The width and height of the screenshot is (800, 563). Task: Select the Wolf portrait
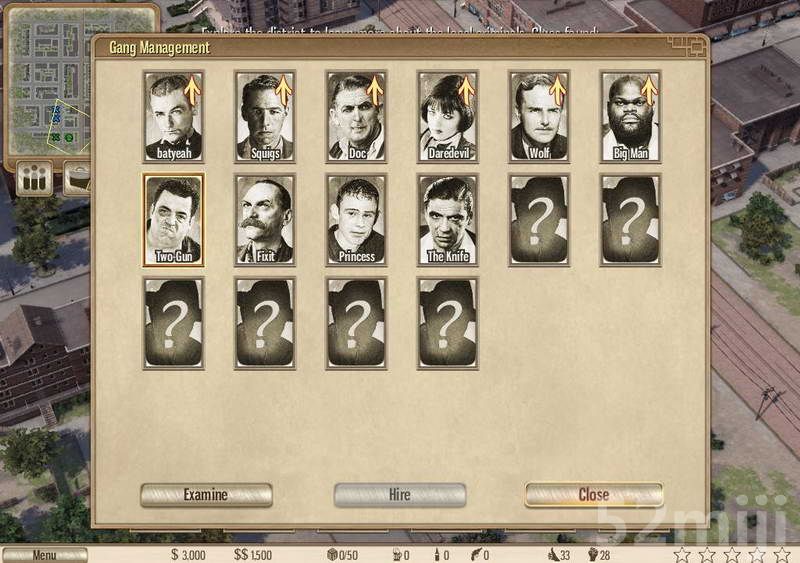539,116
